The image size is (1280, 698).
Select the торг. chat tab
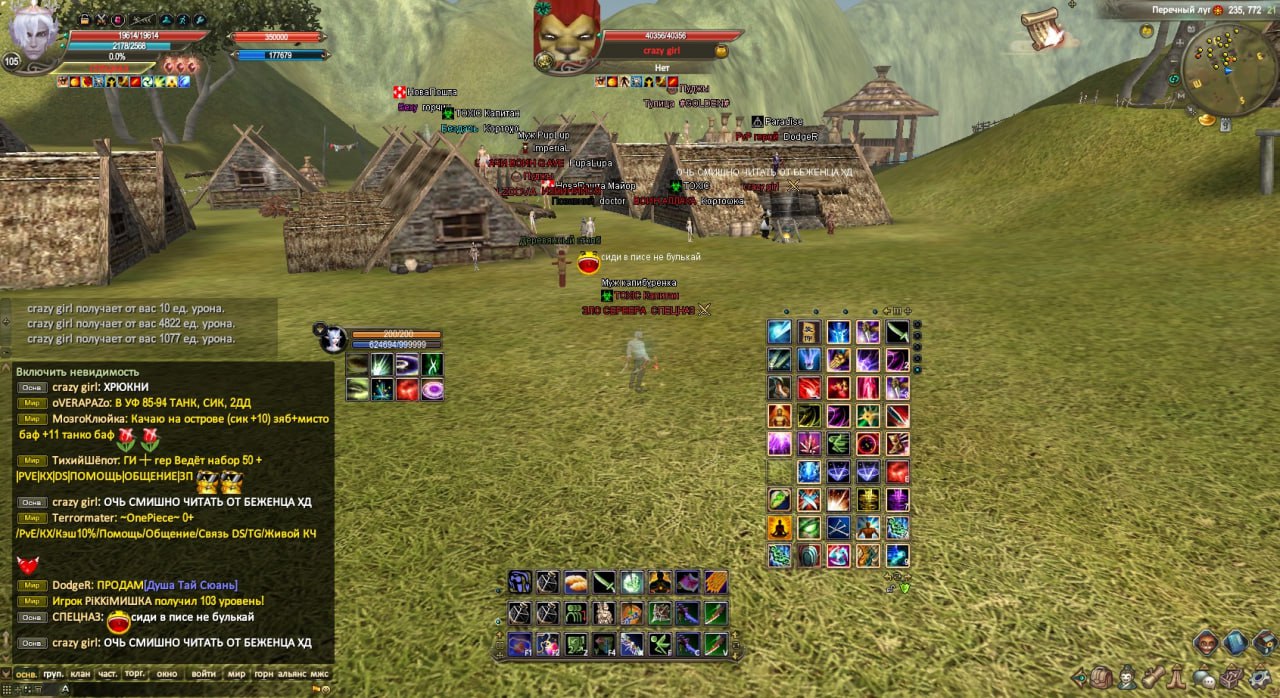click(x=135, y=674)
